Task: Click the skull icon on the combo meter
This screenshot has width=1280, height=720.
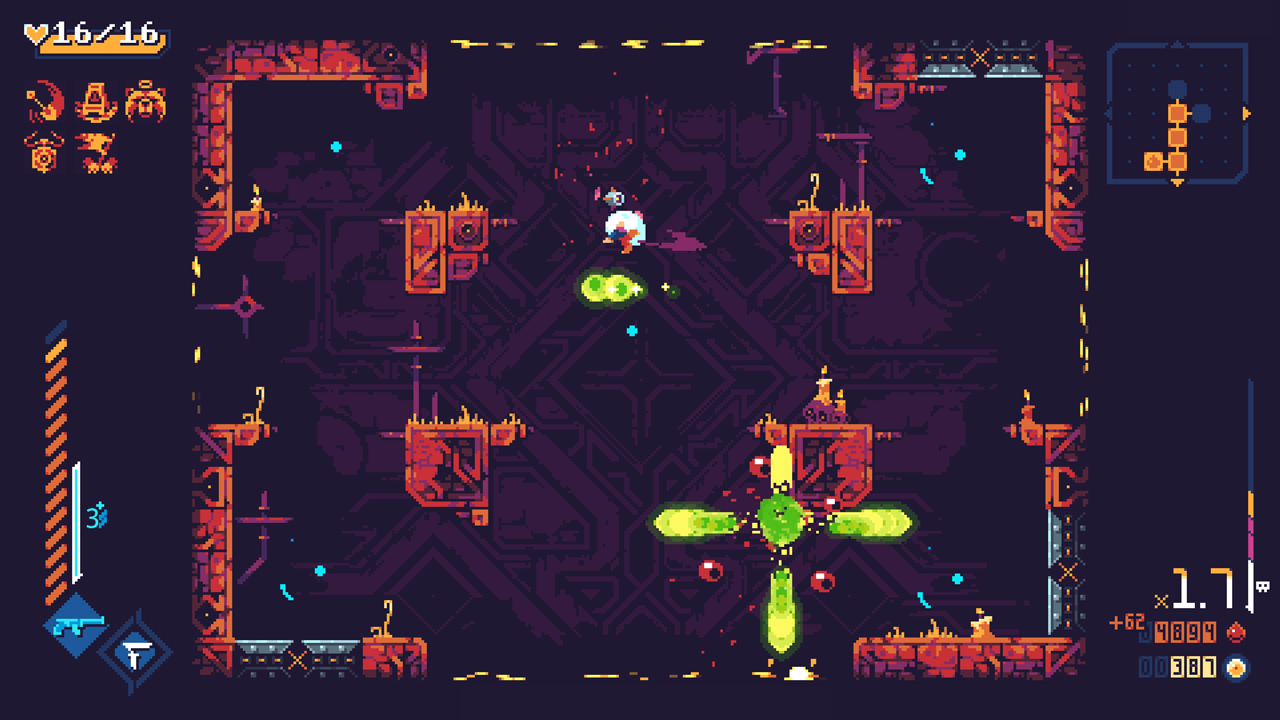Action: [x=1262, y=587]
